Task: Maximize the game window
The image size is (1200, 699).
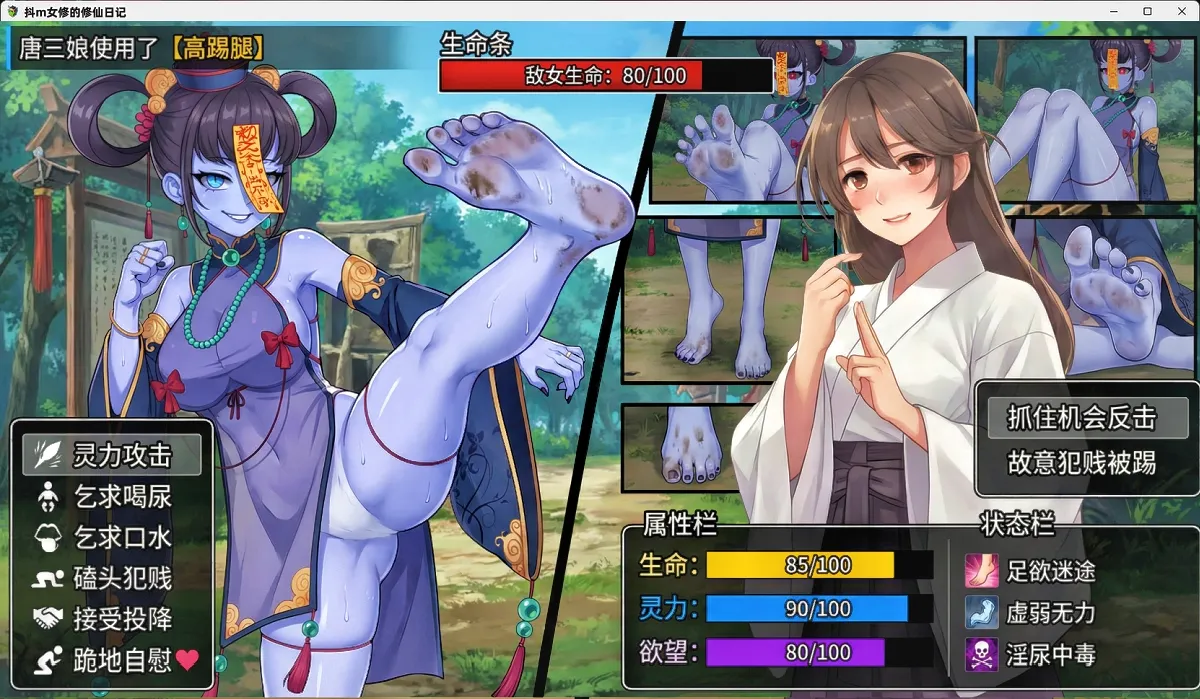Action: (x=1147, y=10)
